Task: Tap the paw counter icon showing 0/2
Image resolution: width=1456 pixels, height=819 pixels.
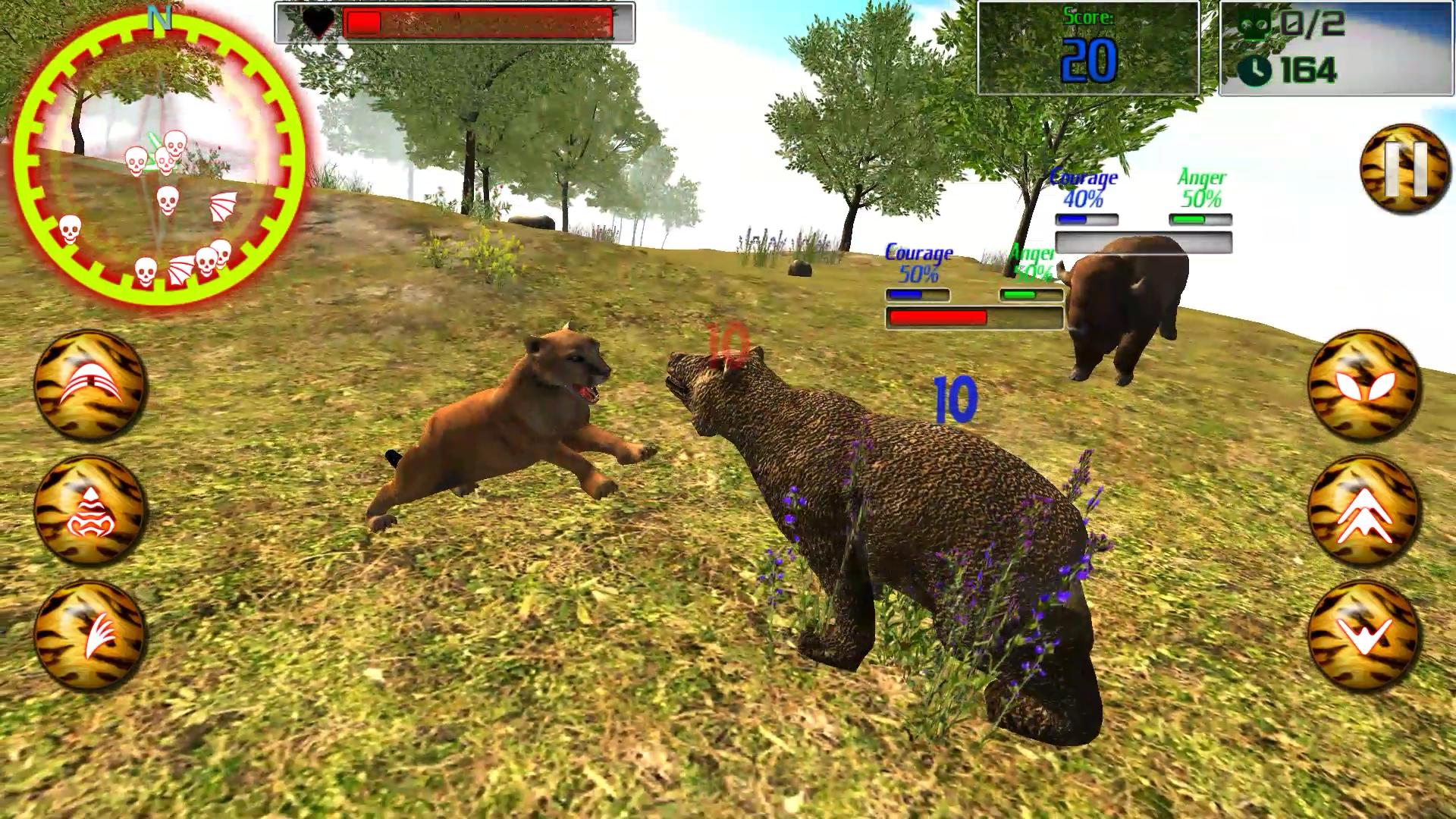Action: [x=1253, y=25]
